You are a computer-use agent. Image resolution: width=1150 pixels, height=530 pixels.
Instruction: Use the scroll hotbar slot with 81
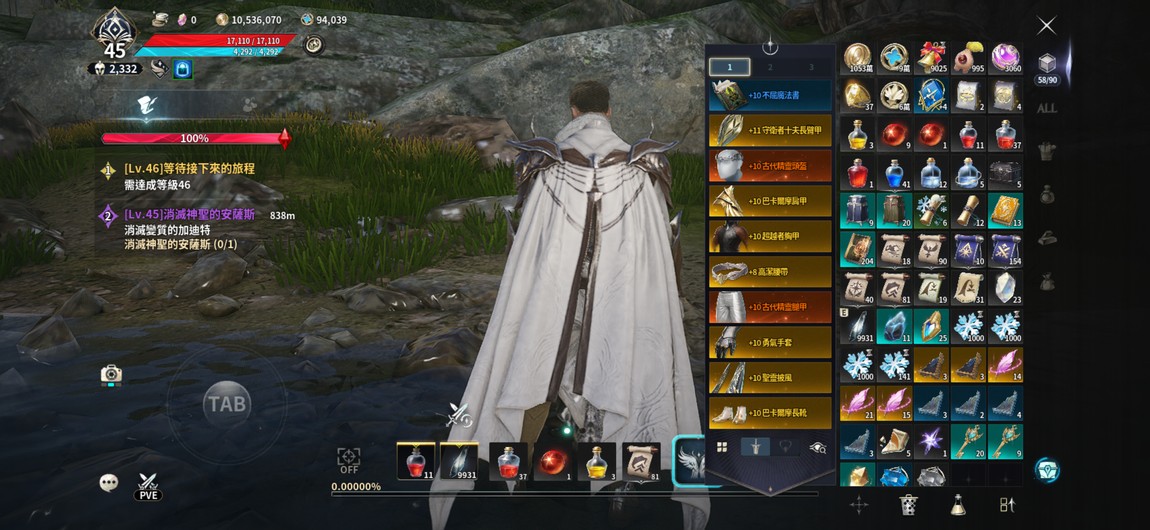coord(641,461)
